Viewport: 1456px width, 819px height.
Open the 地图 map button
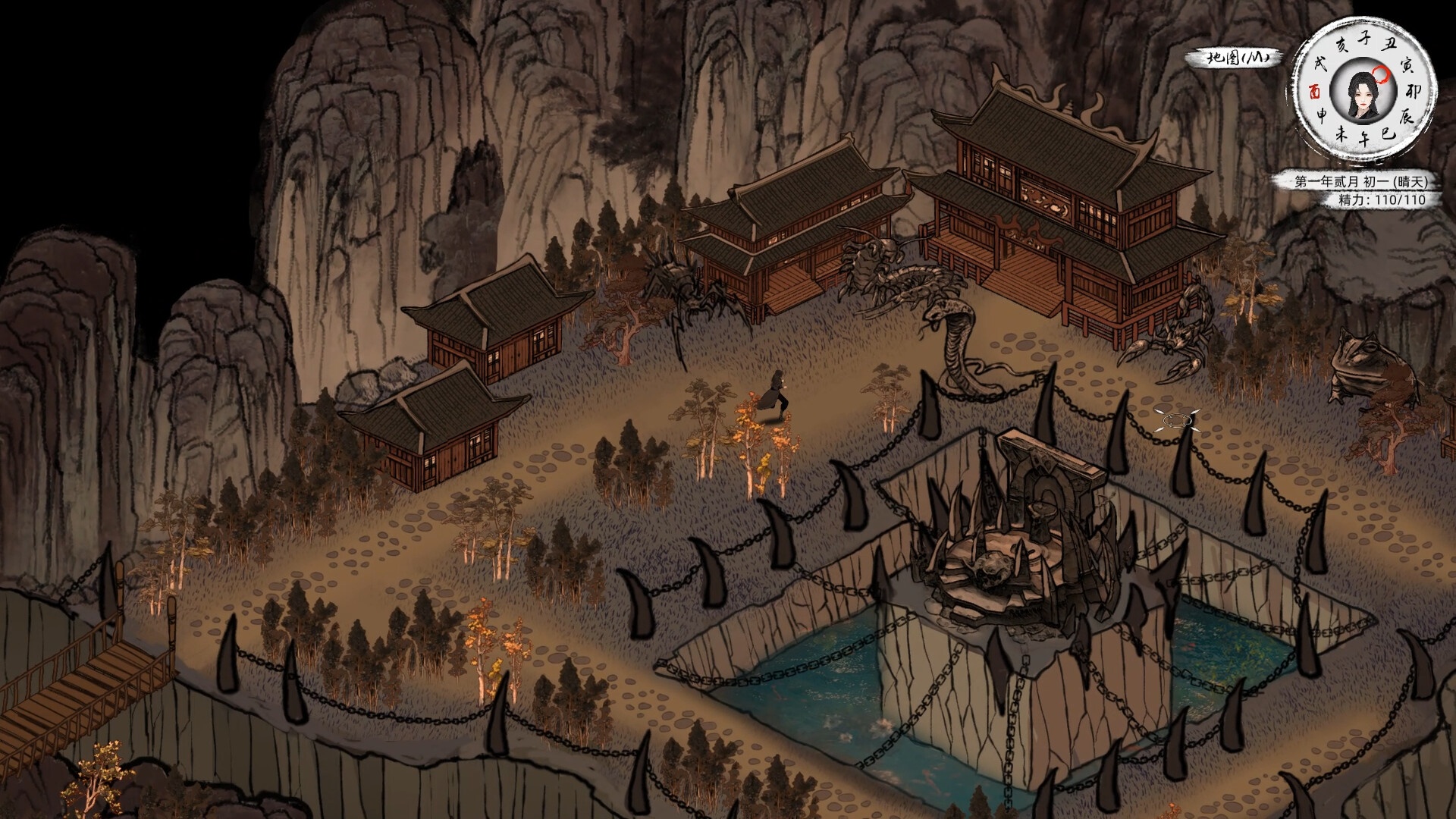coord(1234,58)
